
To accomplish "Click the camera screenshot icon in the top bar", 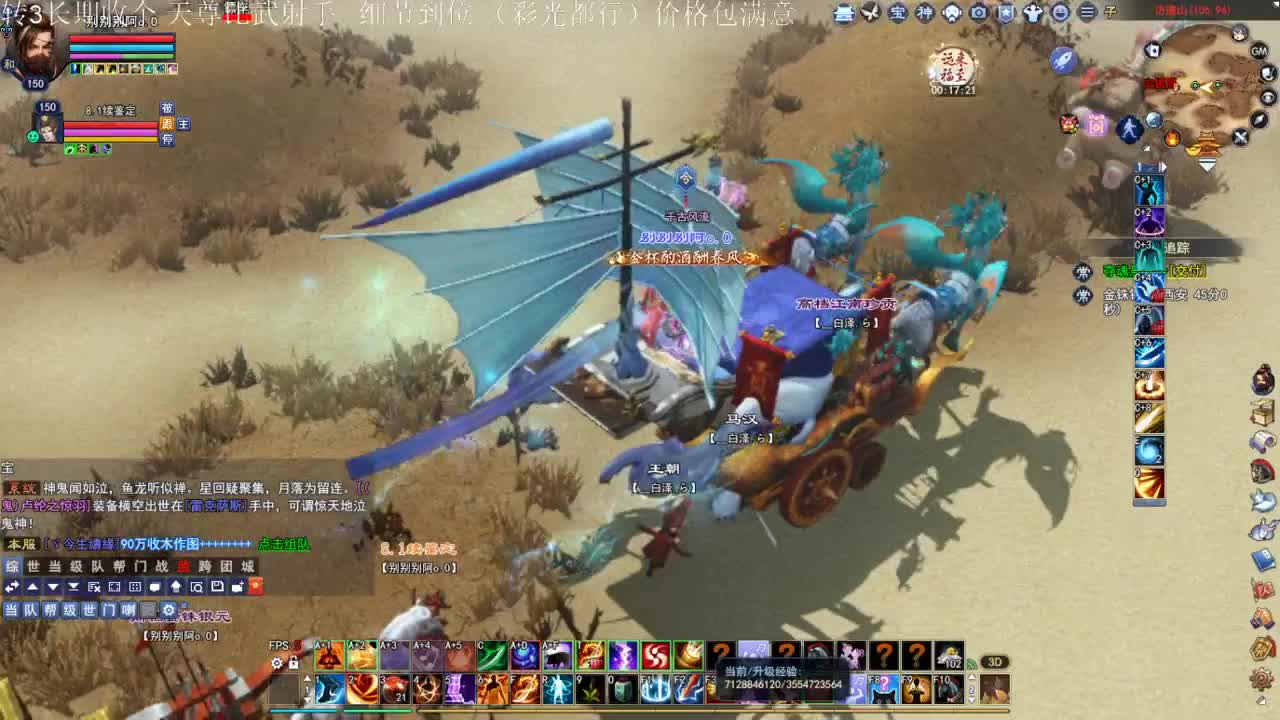I will coord(980,13).
